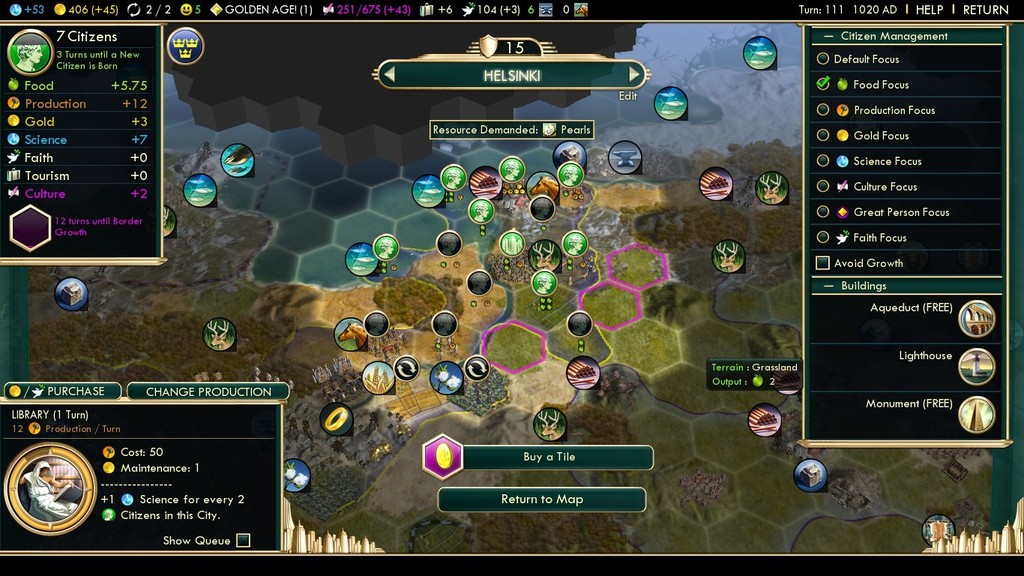Screen dimensions: 1024x576
Task: Return to Map from city screen
Action: 541,499
